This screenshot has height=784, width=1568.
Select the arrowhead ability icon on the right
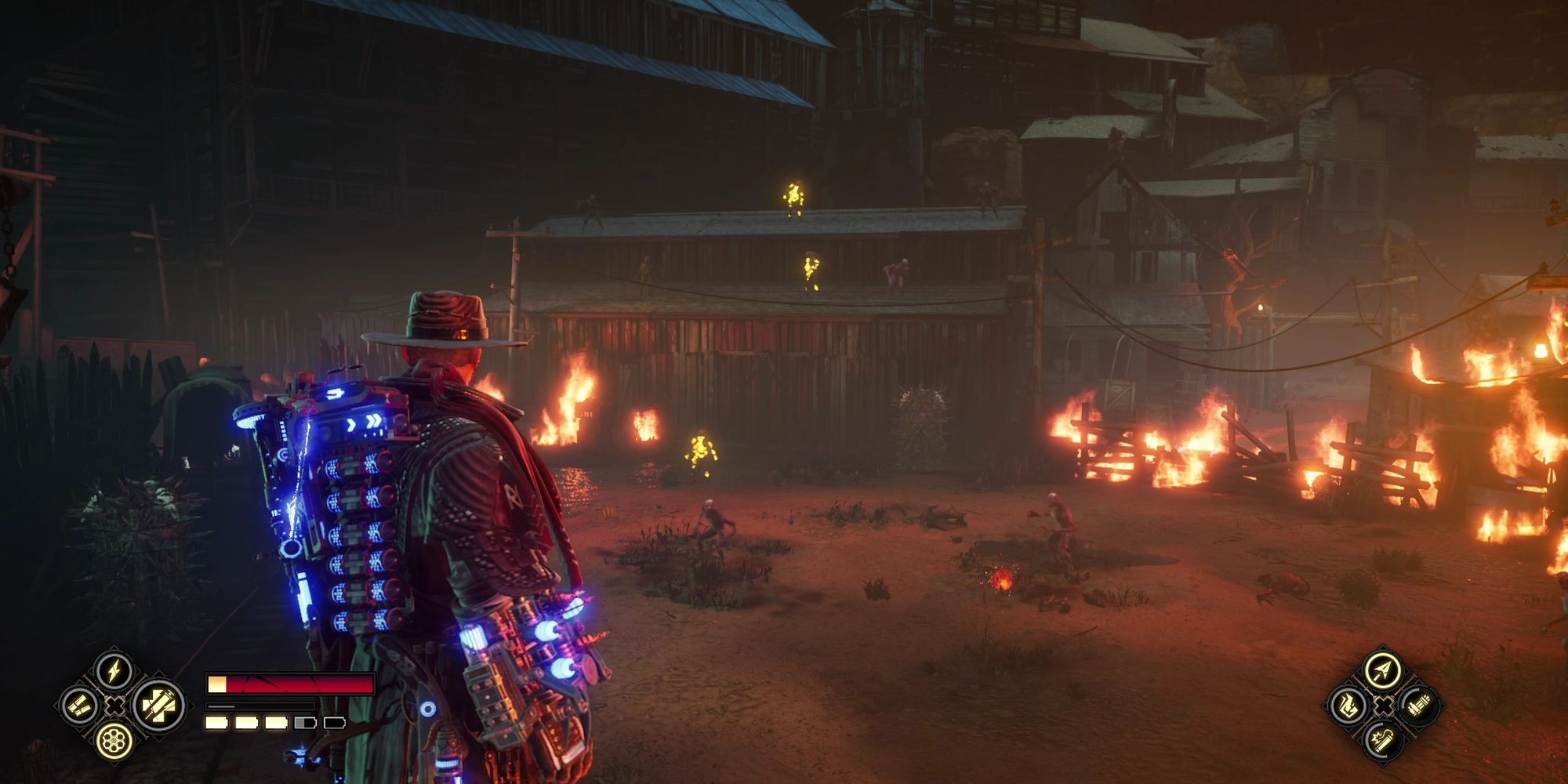click(1381, 670)
